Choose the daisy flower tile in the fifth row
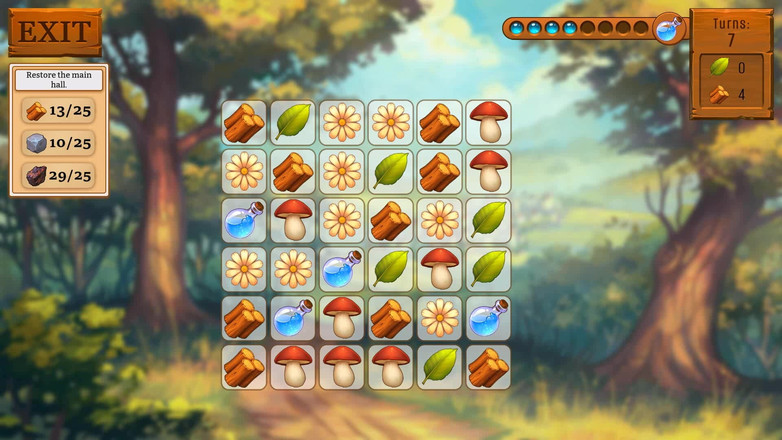This screenshot has height=440, width=782. tap(440, 318)
